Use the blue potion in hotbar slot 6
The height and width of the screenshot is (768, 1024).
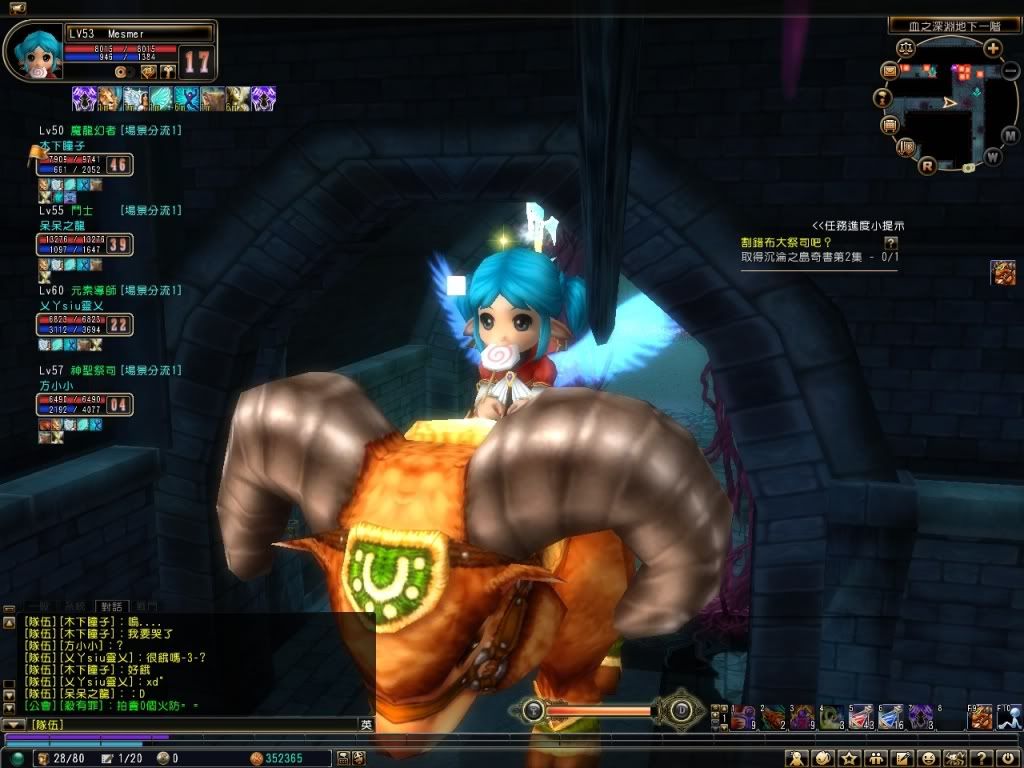(891, 716)
